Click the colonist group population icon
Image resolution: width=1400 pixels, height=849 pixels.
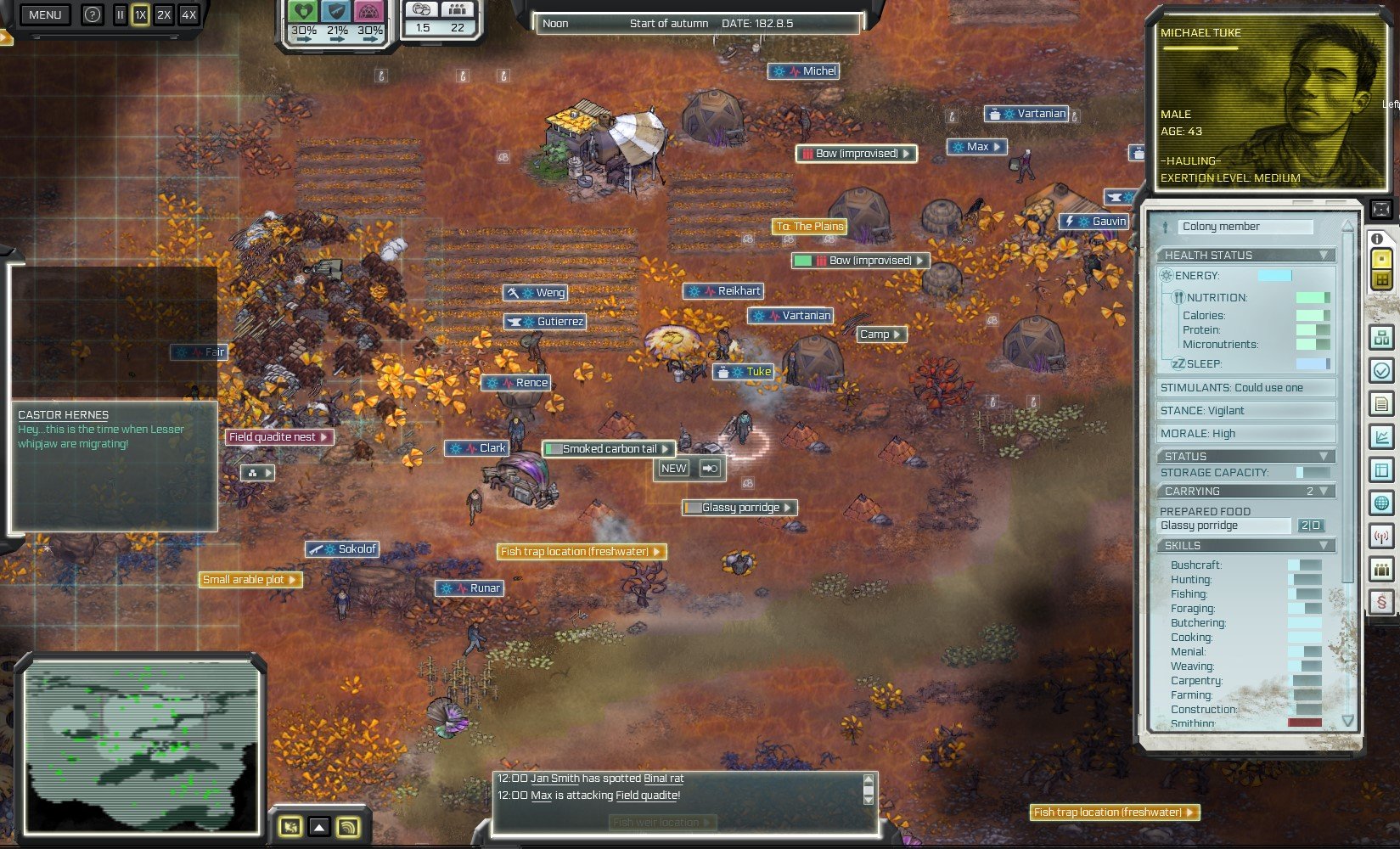pyautogui.click(x=457, y=10)
